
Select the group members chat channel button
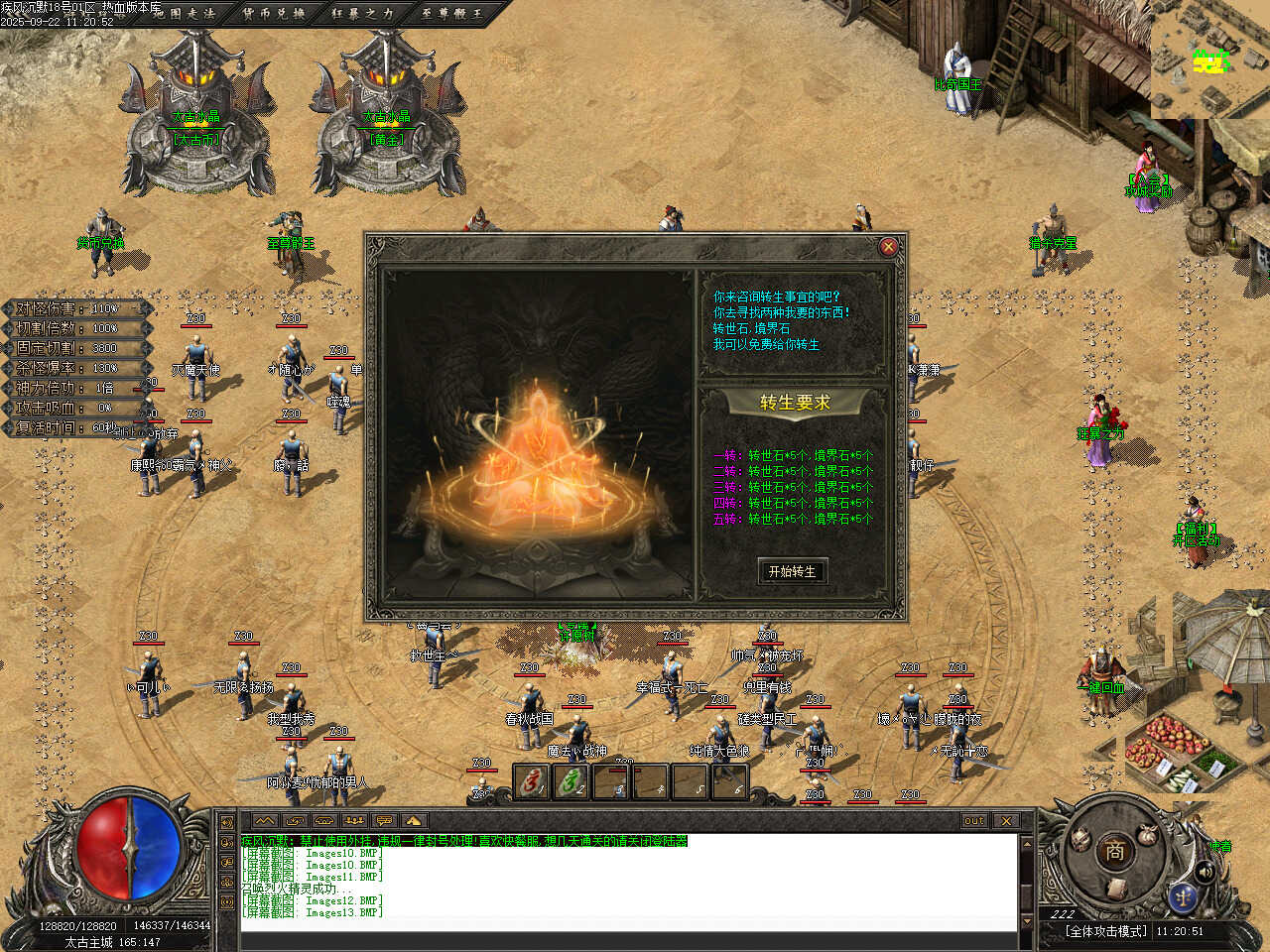354,820
